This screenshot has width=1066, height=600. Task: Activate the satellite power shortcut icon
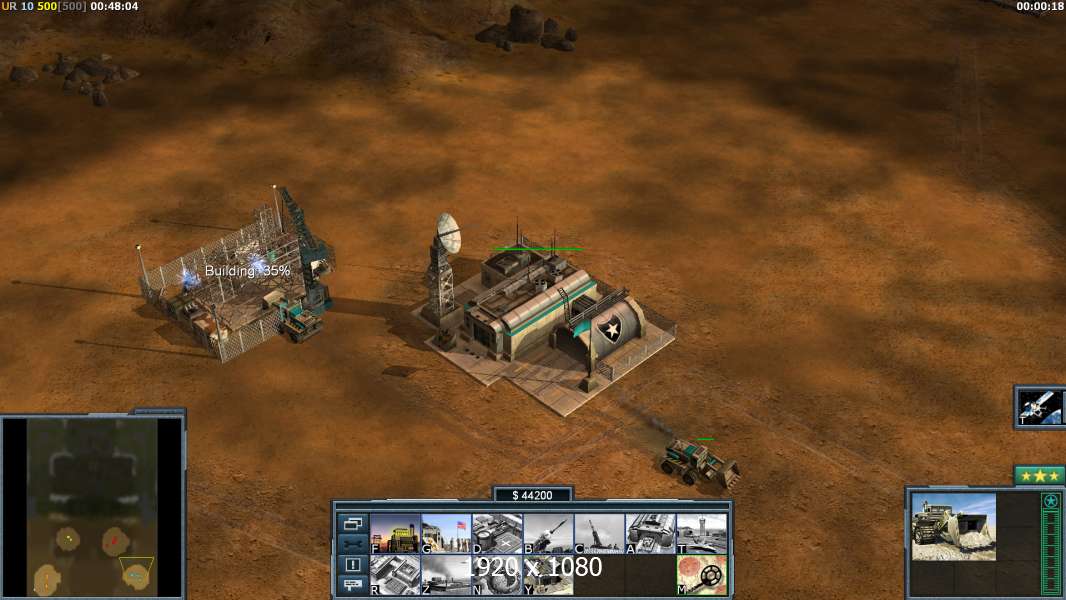click(1040, 407)
